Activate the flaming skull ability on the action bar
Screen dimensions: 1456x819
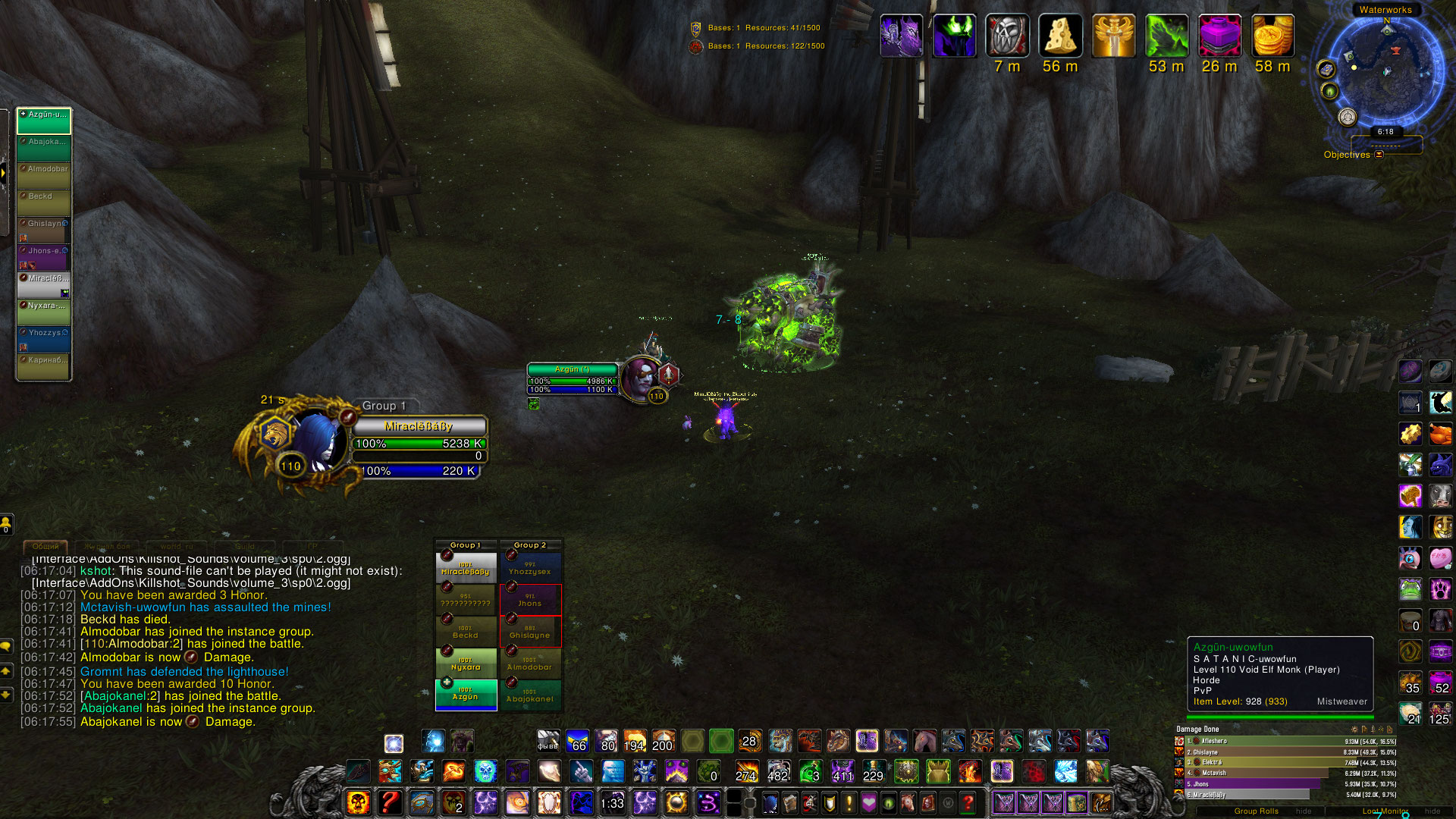pyautogui.click(x=358, y=802)
